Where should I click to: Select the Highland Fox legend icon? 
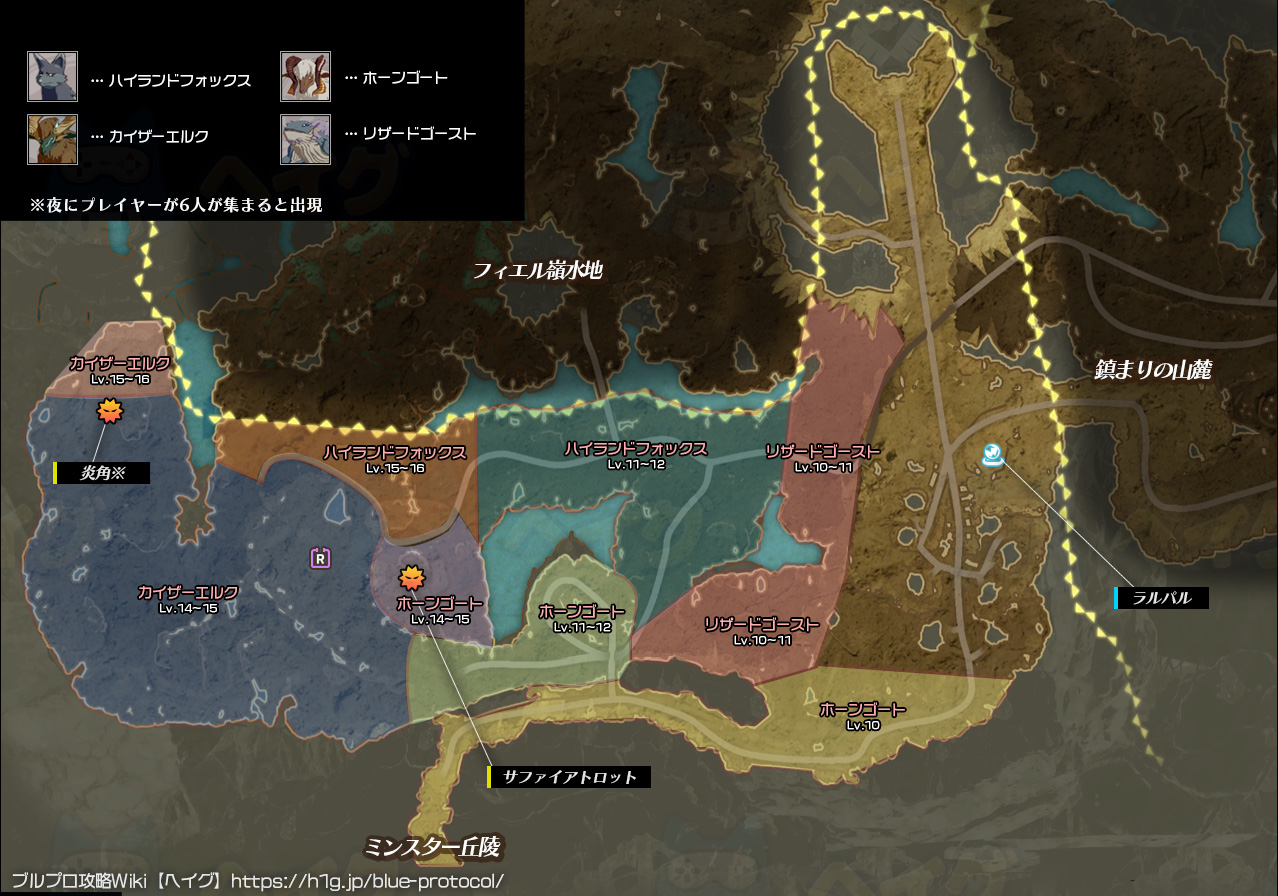coord(52,77)
